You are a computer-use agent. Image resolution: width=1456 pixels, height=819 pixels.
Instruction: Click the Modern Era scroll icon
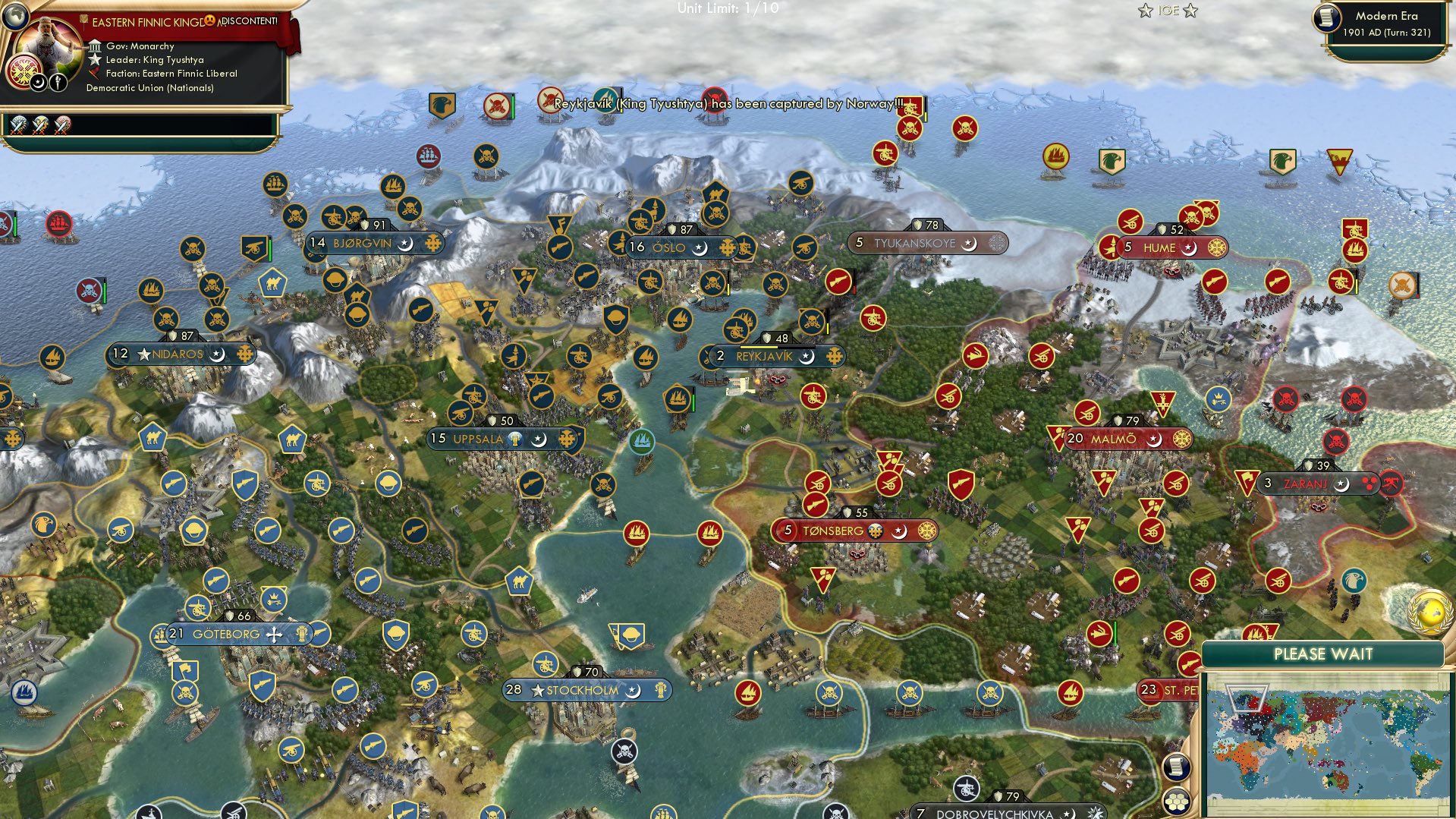(1326, 17)
